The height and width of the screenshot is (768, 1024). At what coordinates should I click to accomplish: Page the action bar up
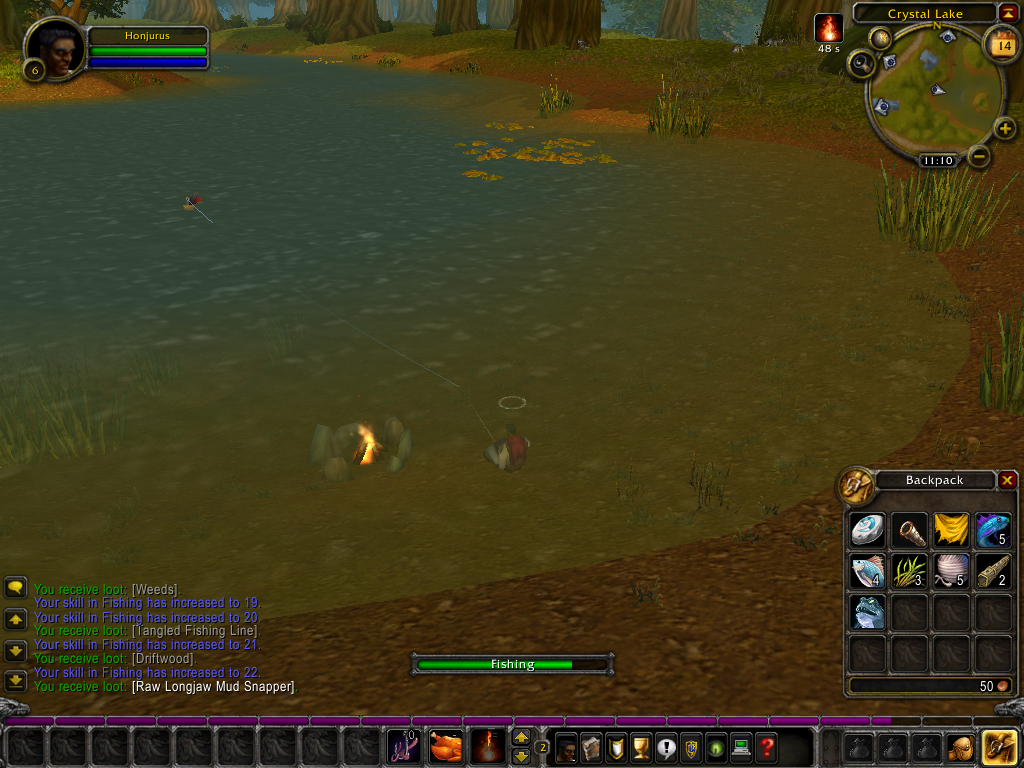click(x=521, y=737)
